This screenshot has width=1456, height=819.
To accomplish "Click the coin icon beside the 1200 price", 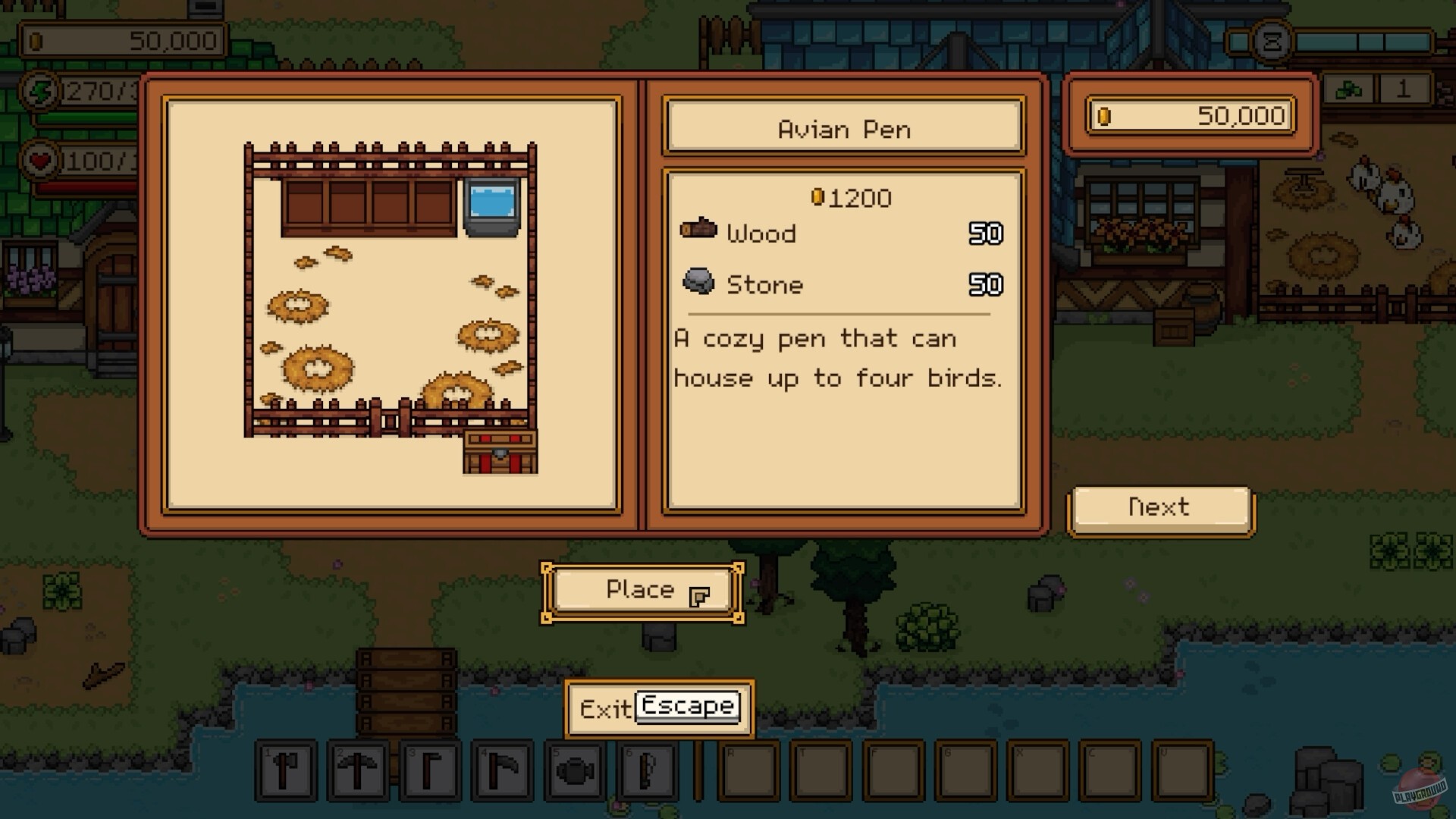I will [817, 197].
